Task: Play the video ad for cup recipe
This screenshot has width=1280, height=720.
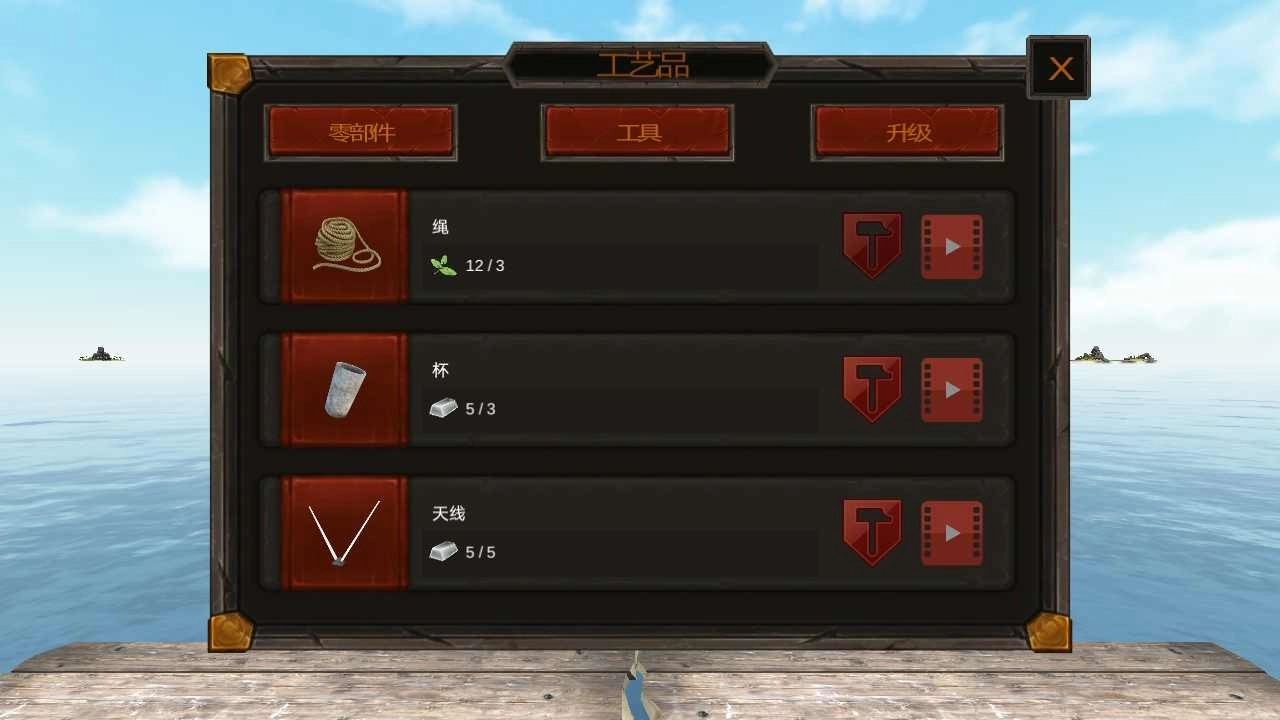Action: tap(951, 388)
